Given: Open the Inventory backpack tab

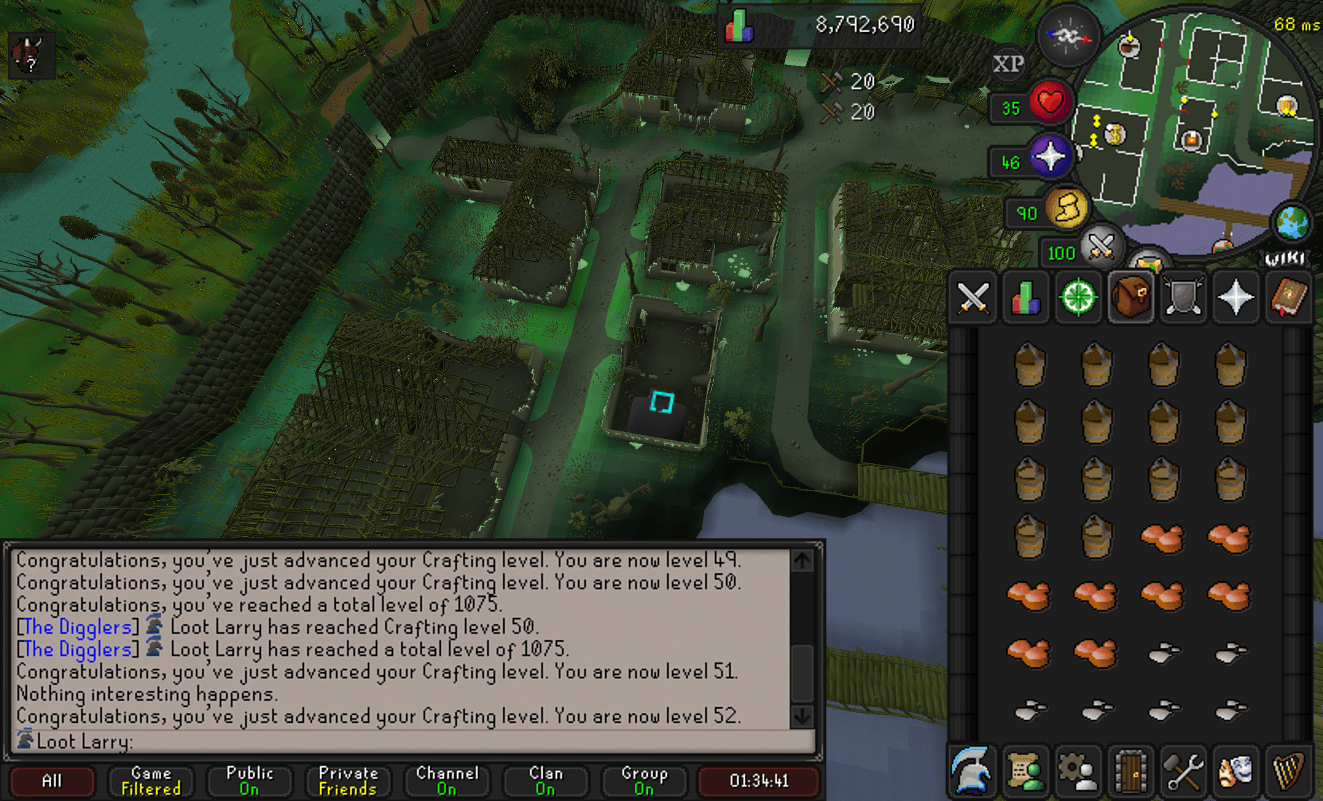Looking at the screenshot, I should tap(1130, 296).
